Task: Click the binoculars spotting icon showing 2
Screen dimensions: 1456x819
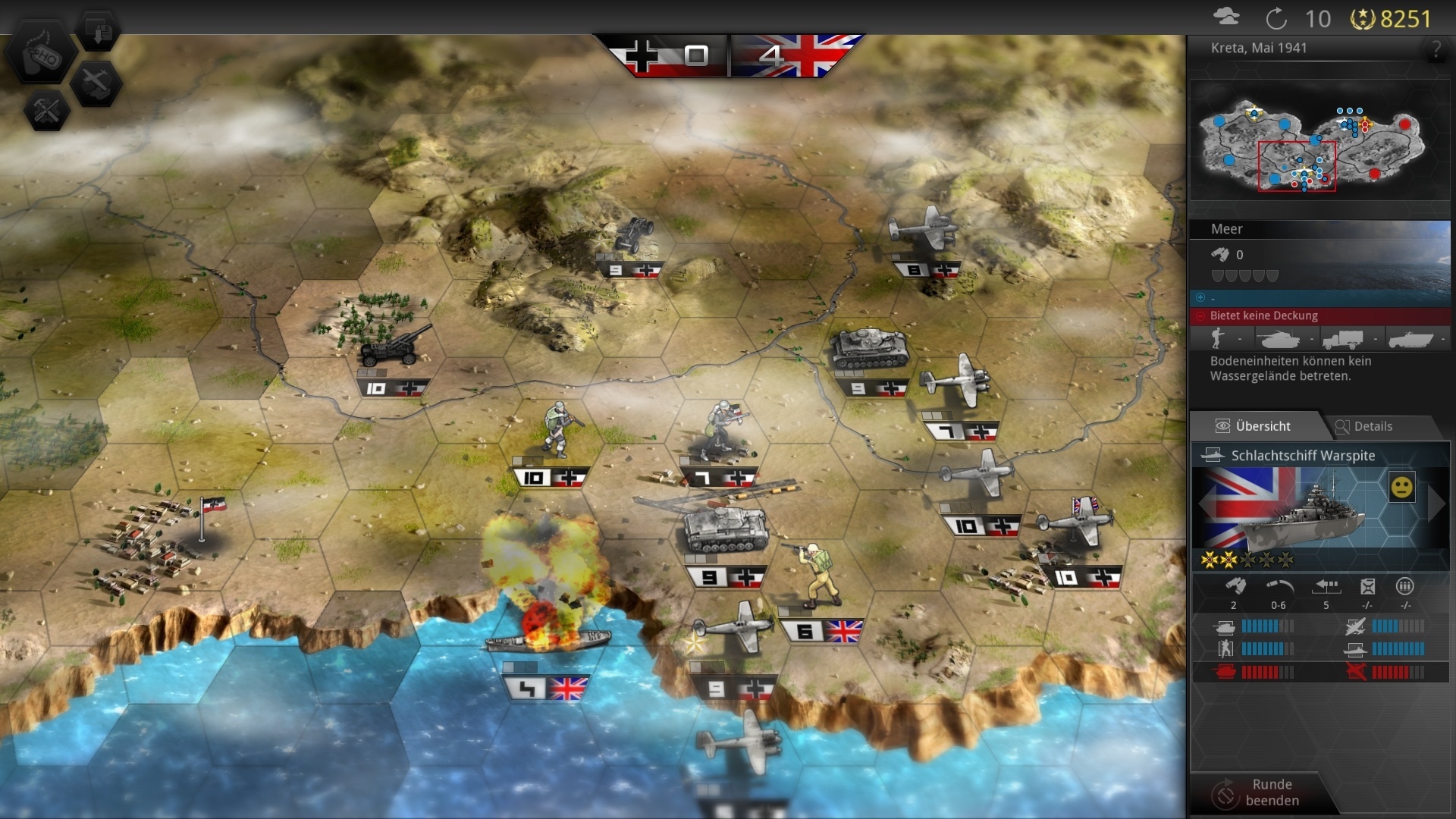Action: (1235, 585)
